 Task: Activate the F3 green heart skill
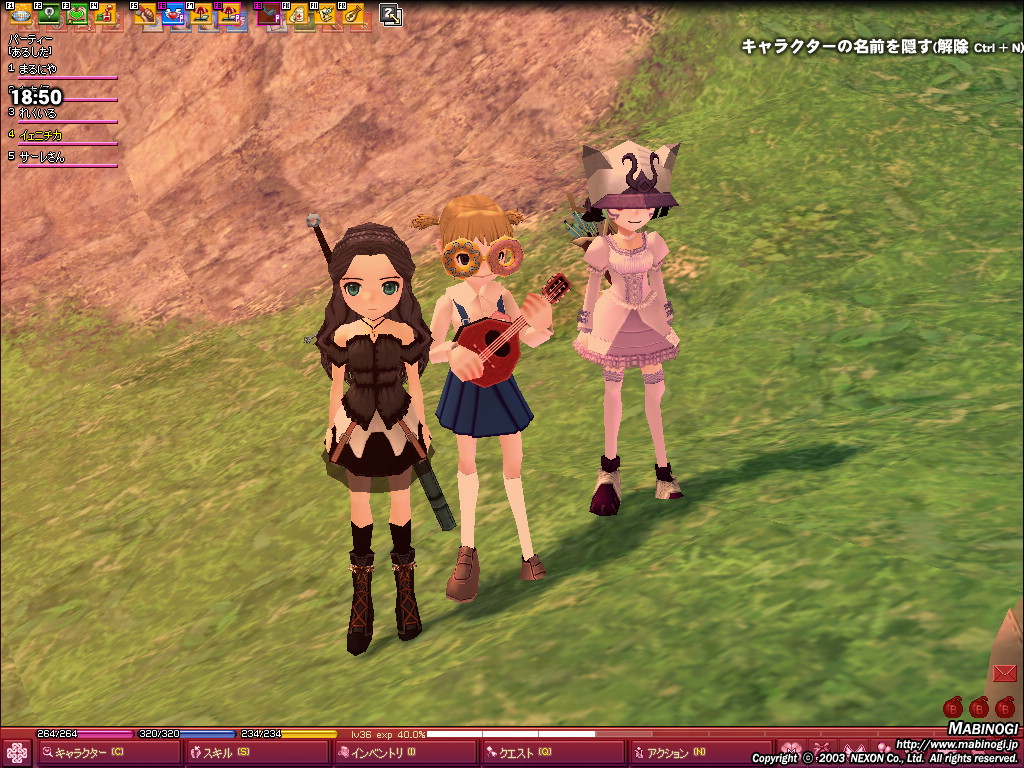point(77,15)
